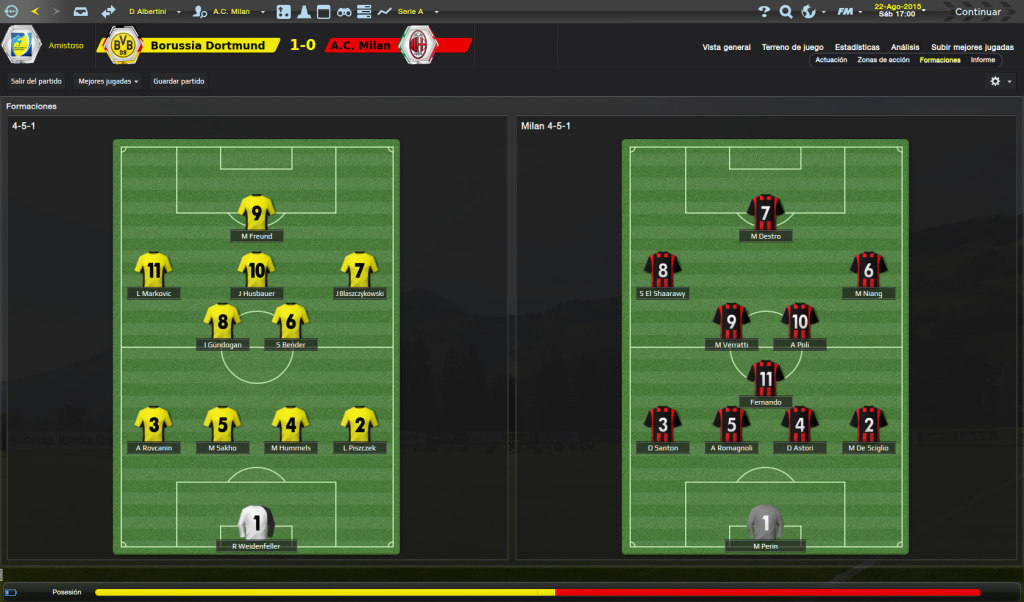
Task: Open the search magnifier icon
Action: [786, 12]
